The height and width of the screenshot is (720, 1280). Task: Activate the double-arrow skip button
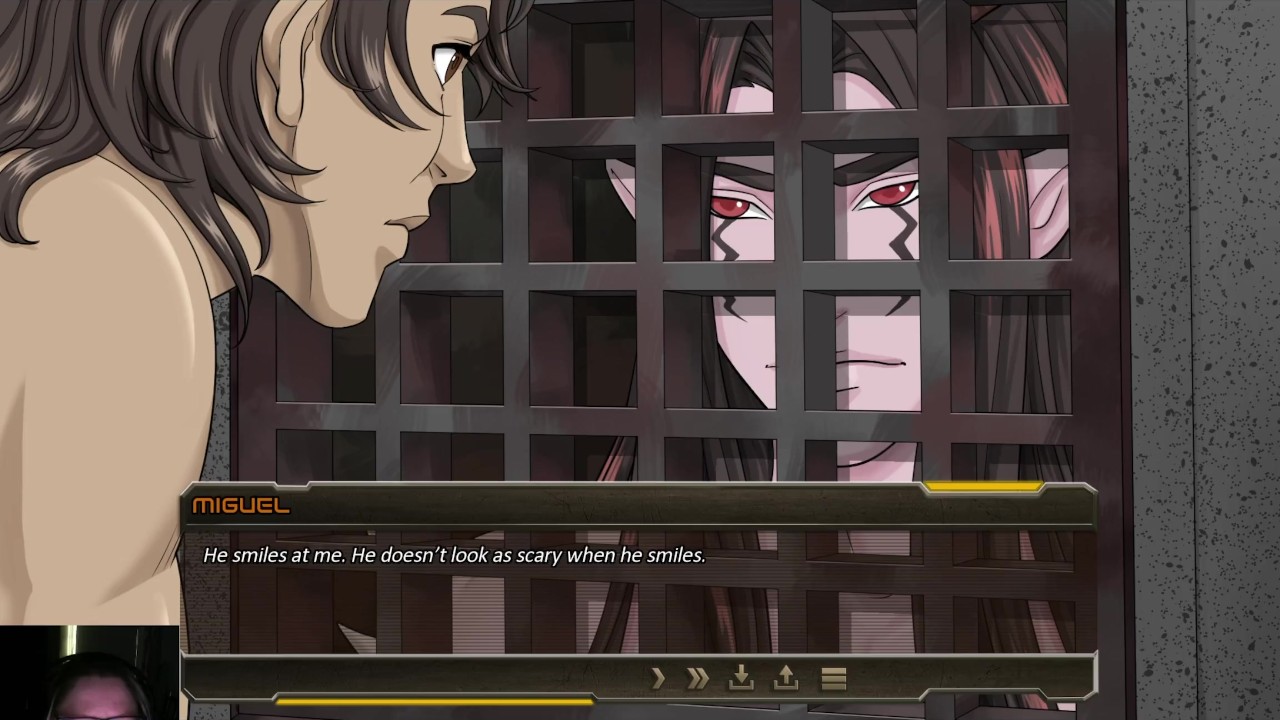click(698, 679)
